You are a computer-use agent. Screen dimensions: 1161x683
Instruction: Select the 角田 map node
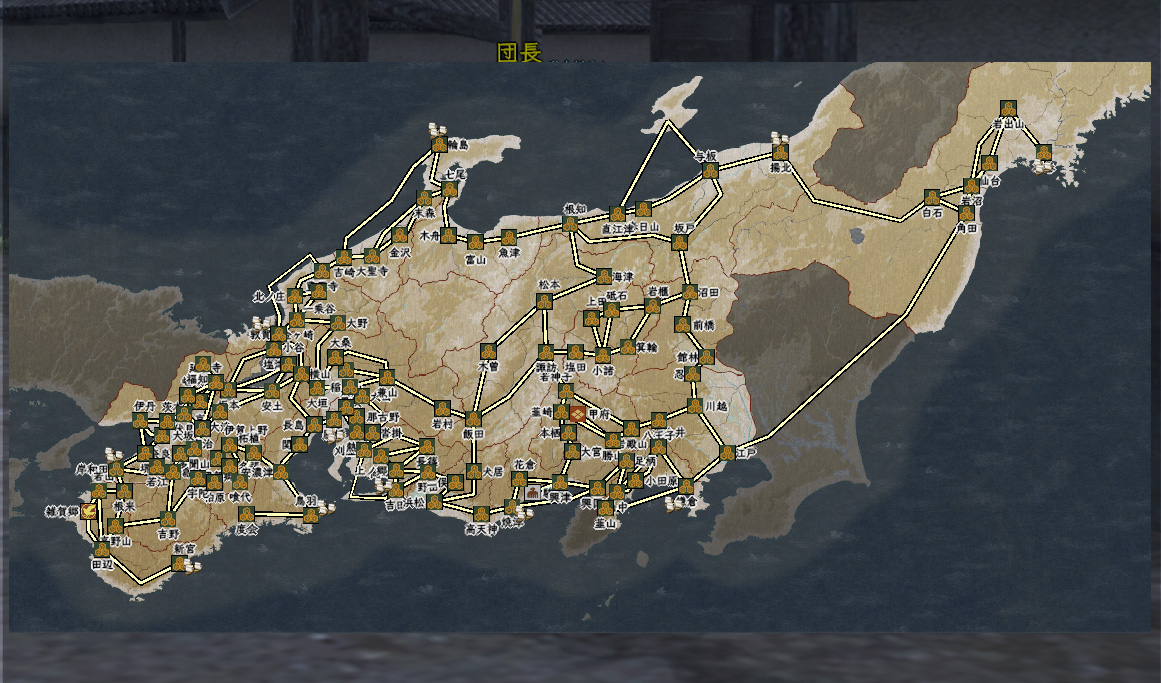[966, 213]
